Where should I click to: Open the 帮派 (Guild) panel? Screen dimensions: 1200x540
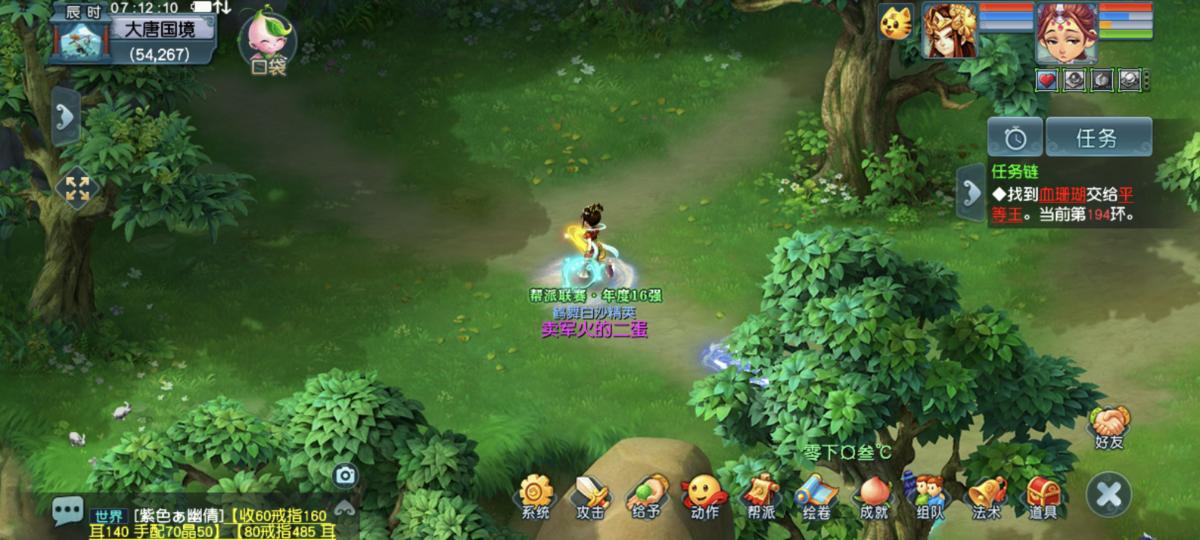(760, 495)
